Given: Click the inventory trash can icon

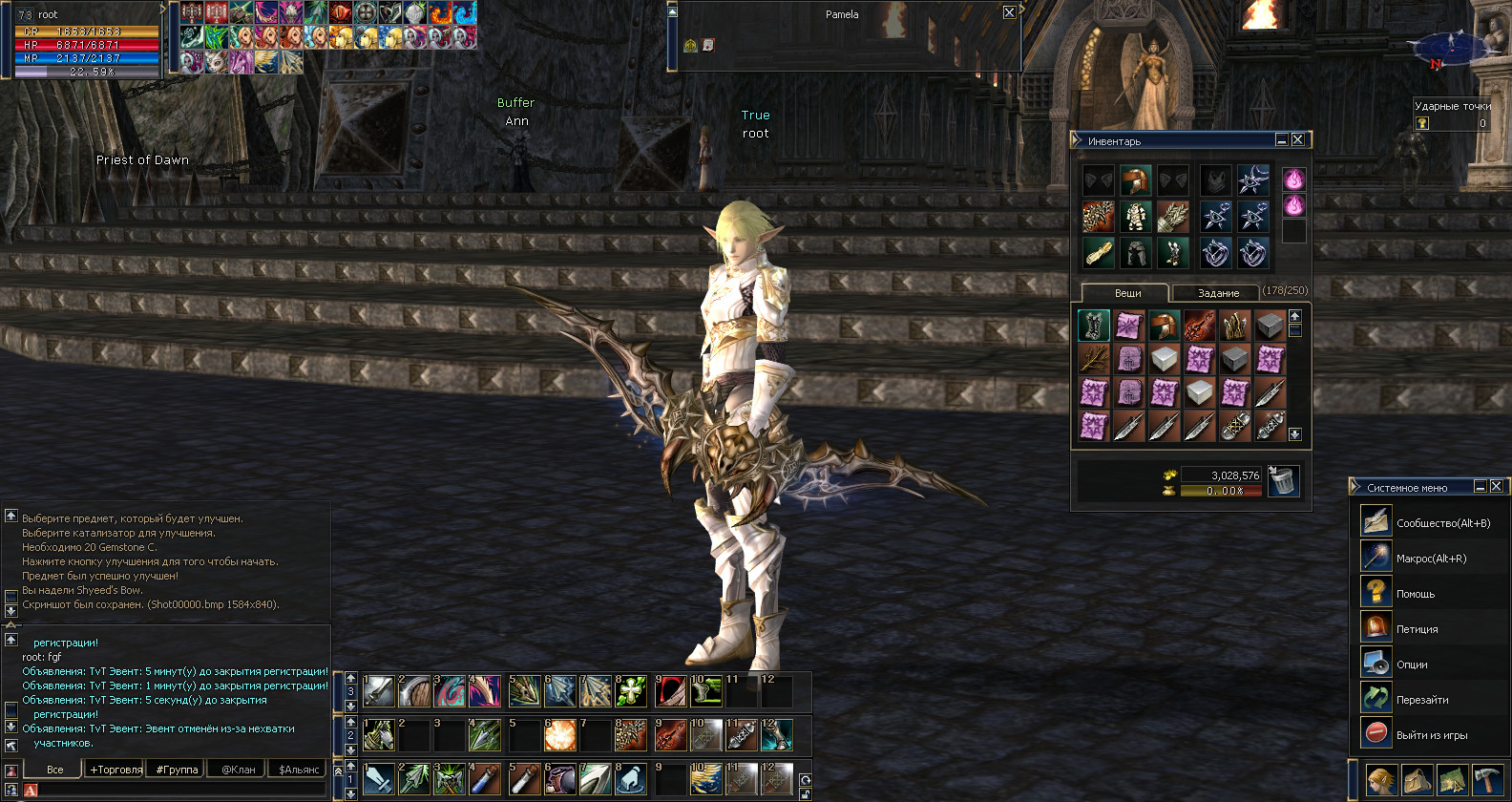Looking at the screenshot, I should point(1284,480).
